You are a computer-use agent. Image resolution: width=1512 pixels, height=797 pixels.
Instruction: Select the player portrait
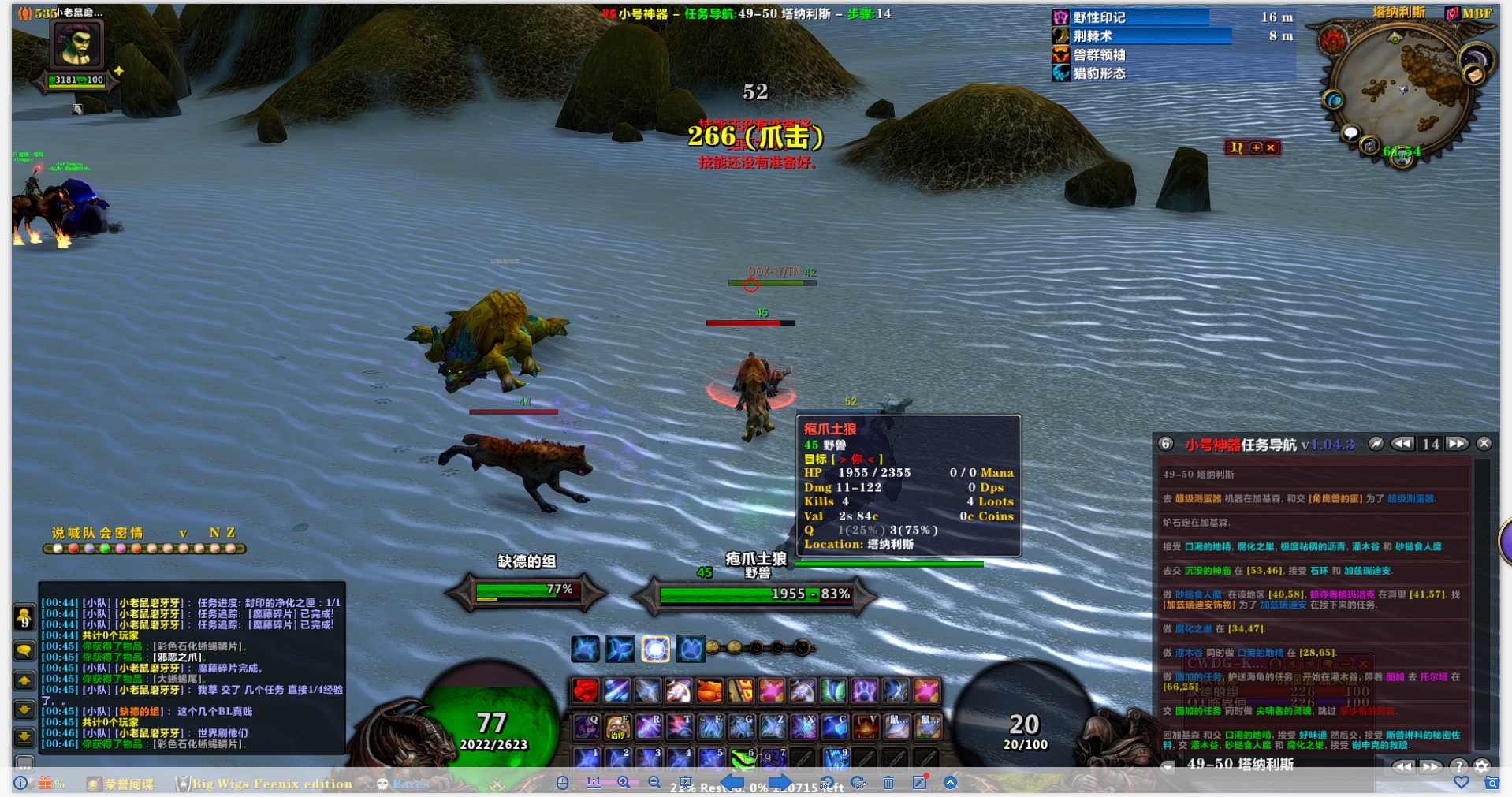pos(76,45)
